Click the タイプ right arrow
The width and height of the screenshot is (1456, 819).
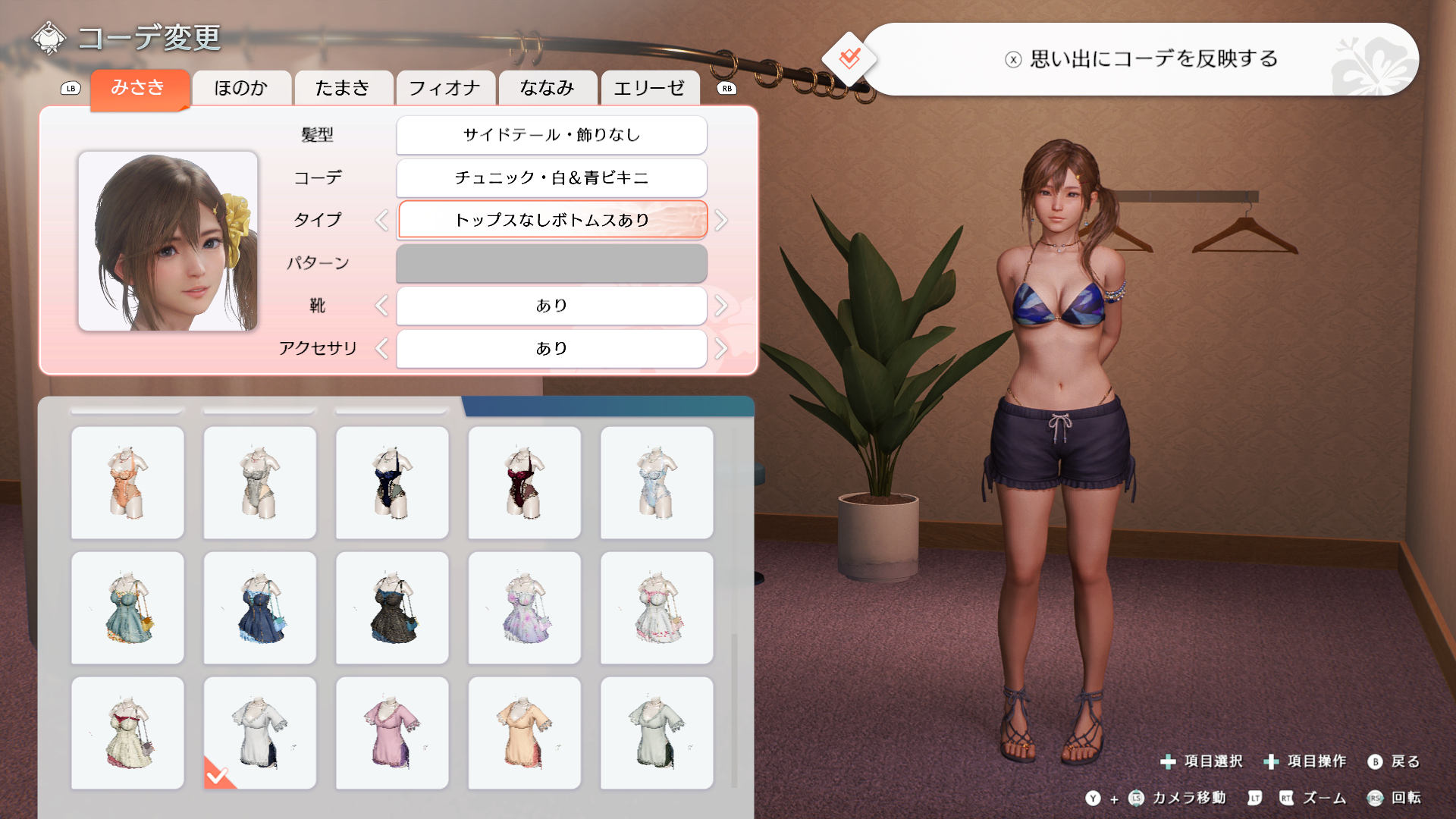[x=721, y=221]
